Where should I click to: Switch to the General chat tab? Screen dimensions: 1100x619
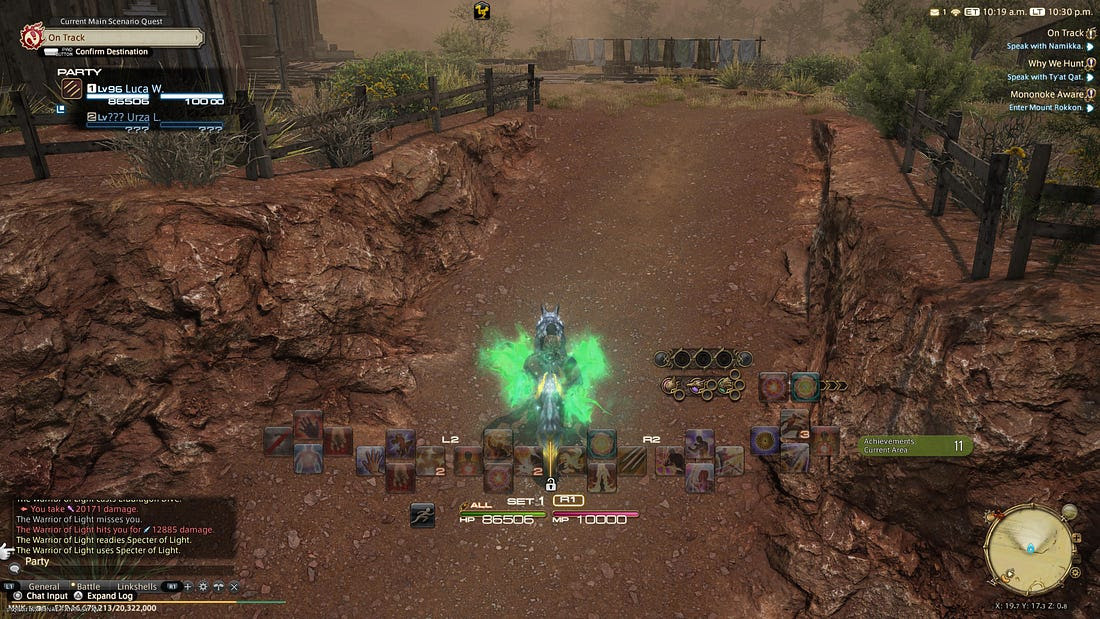pos(44,586)
